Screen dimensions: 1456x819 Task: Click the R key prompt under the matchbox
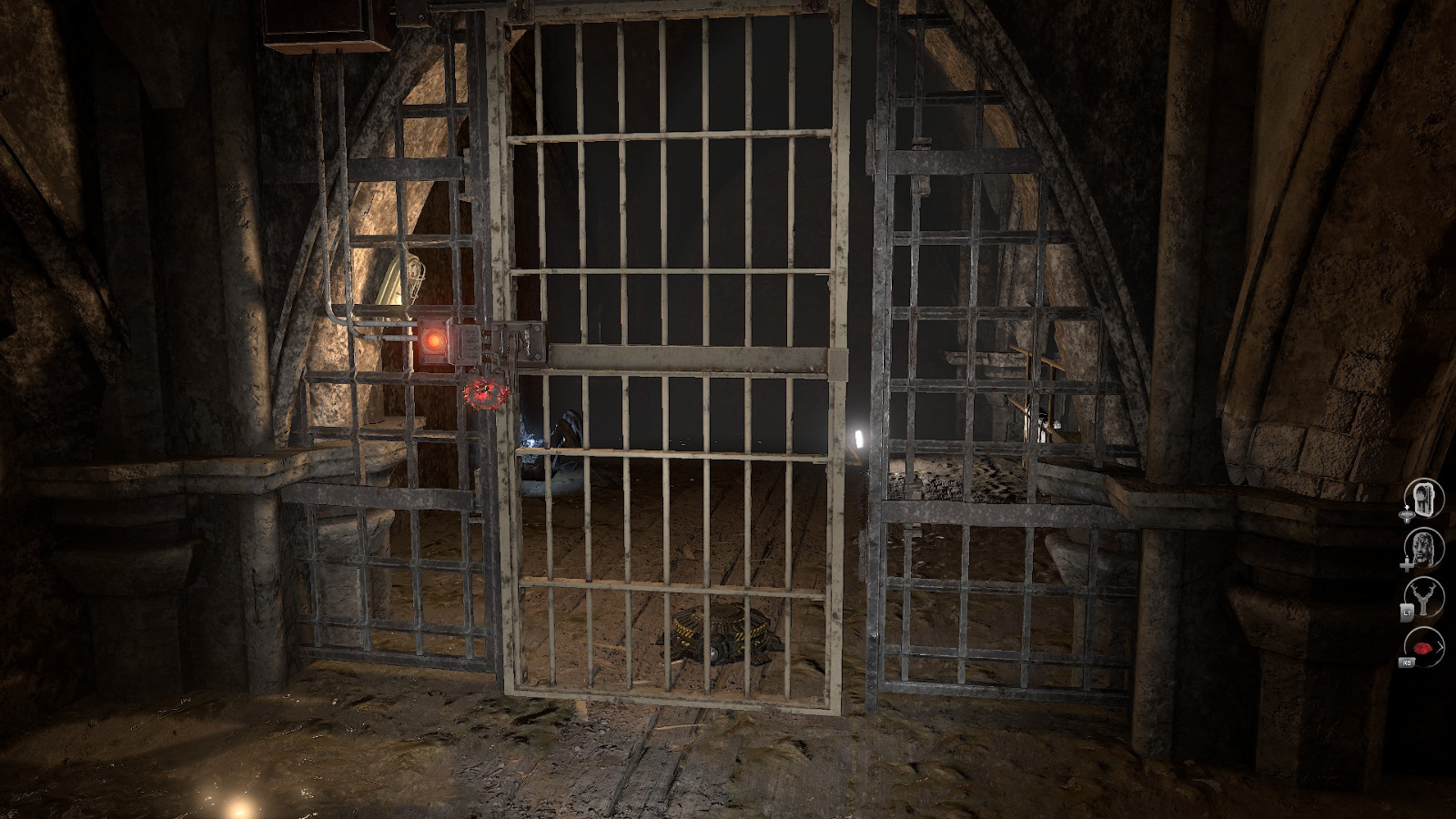click(1407, 519)
